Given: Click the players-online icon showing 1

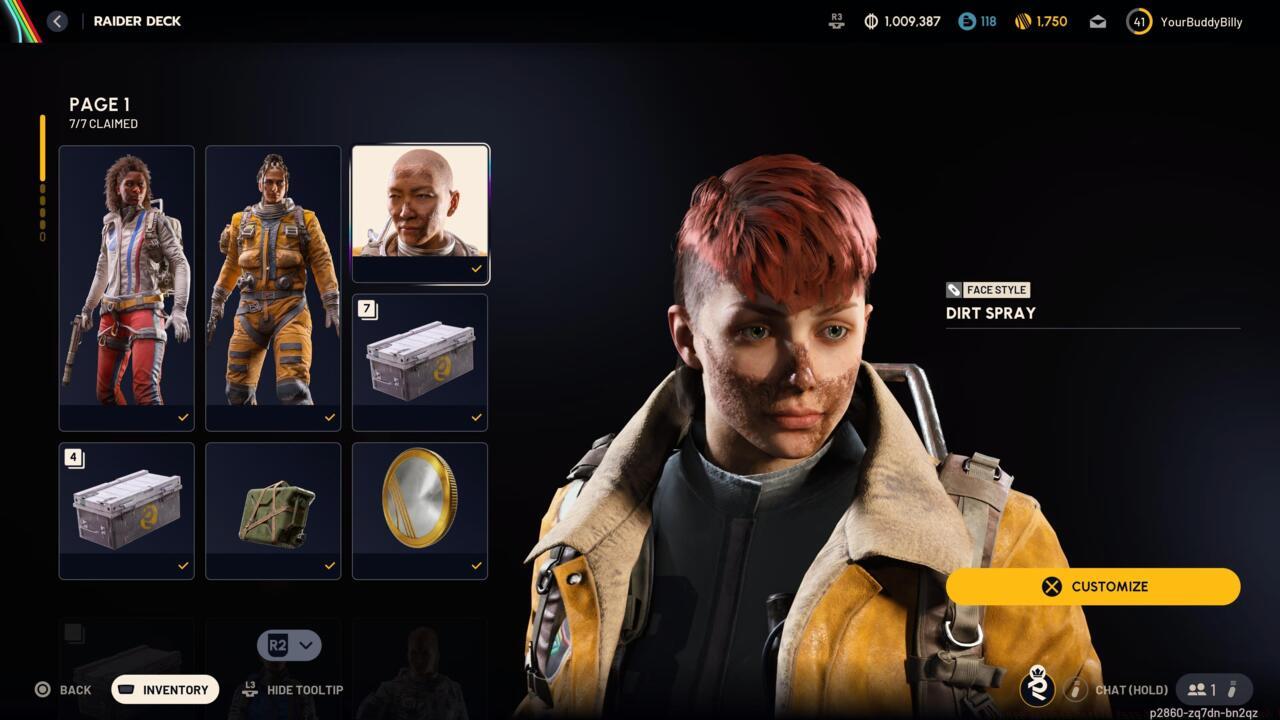Looking at the screenshot, I should [x=1198, y=689].
